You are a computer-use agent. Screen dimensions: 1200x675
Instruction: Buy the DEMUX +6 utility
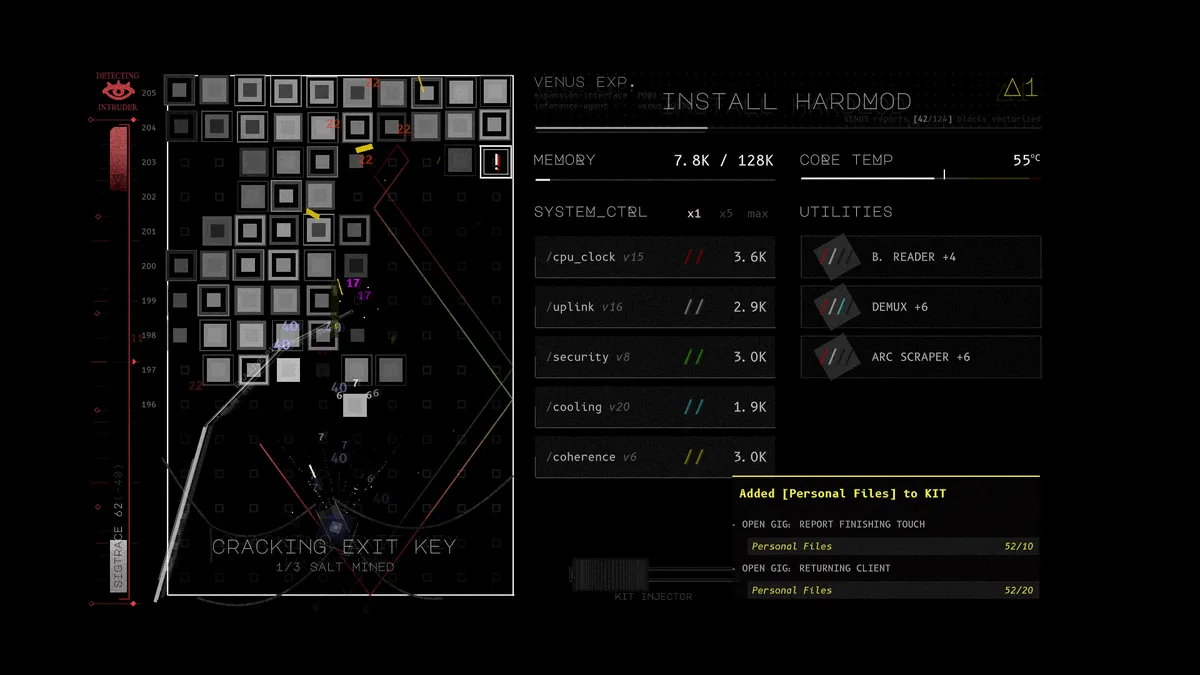pyautogui.click(x=920, y=307)
